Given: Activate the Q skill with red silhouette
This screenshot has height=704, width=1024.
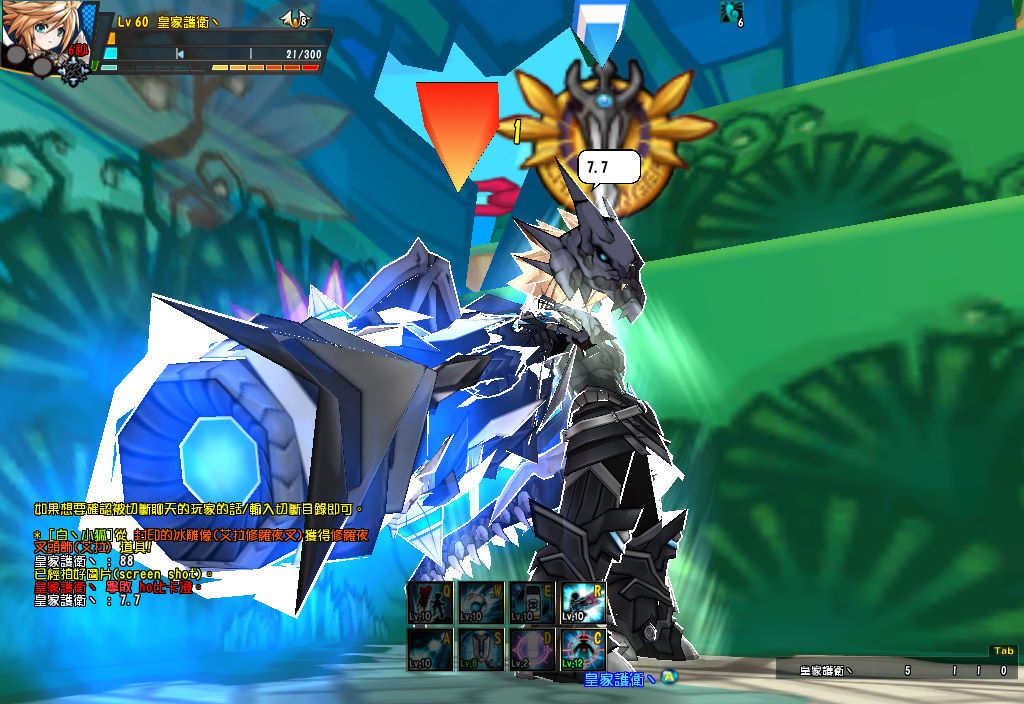Looking at the screenshot, I should [x=431, y=603].
